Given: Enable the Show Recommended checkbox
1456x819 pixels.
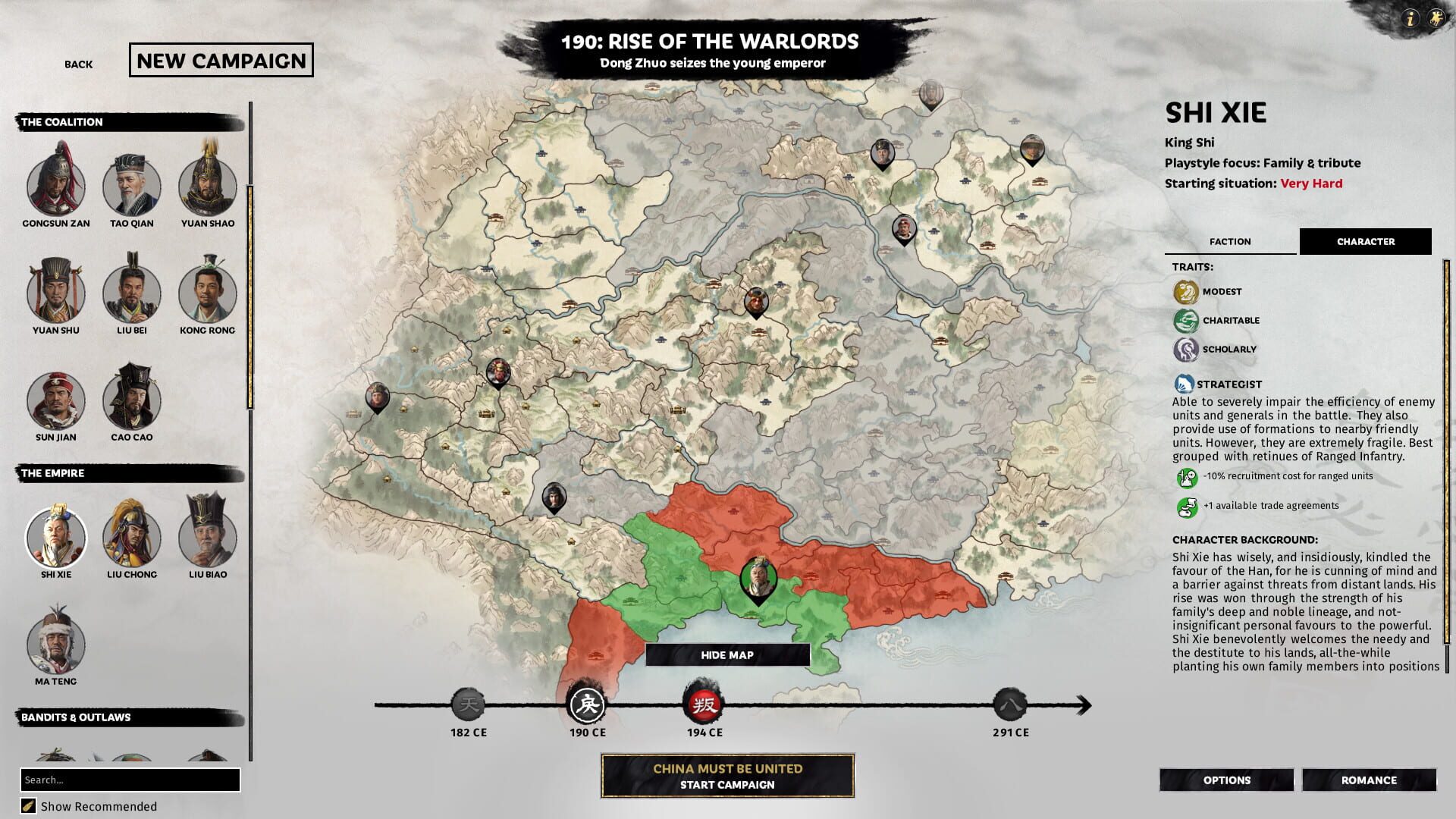Looking at the screenshot, I should click(x=27, y=806).
